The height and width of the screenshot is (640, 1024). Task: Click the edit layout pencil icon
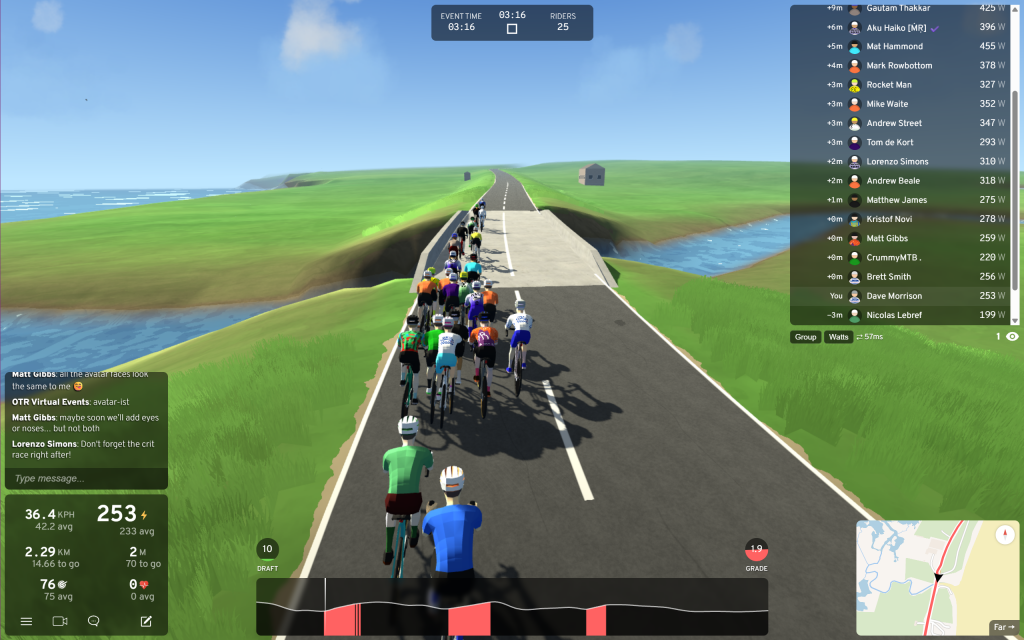click(146, 621)
